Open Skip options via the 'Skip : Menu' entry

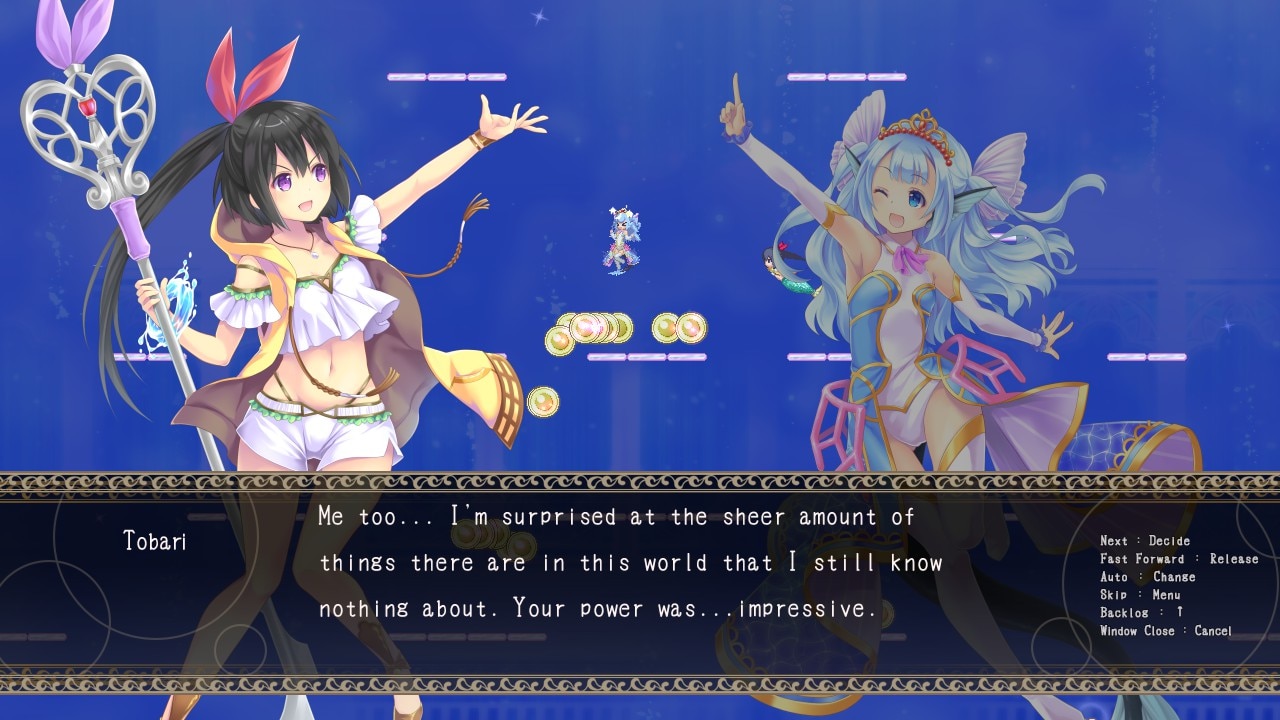click(1140, 595)
